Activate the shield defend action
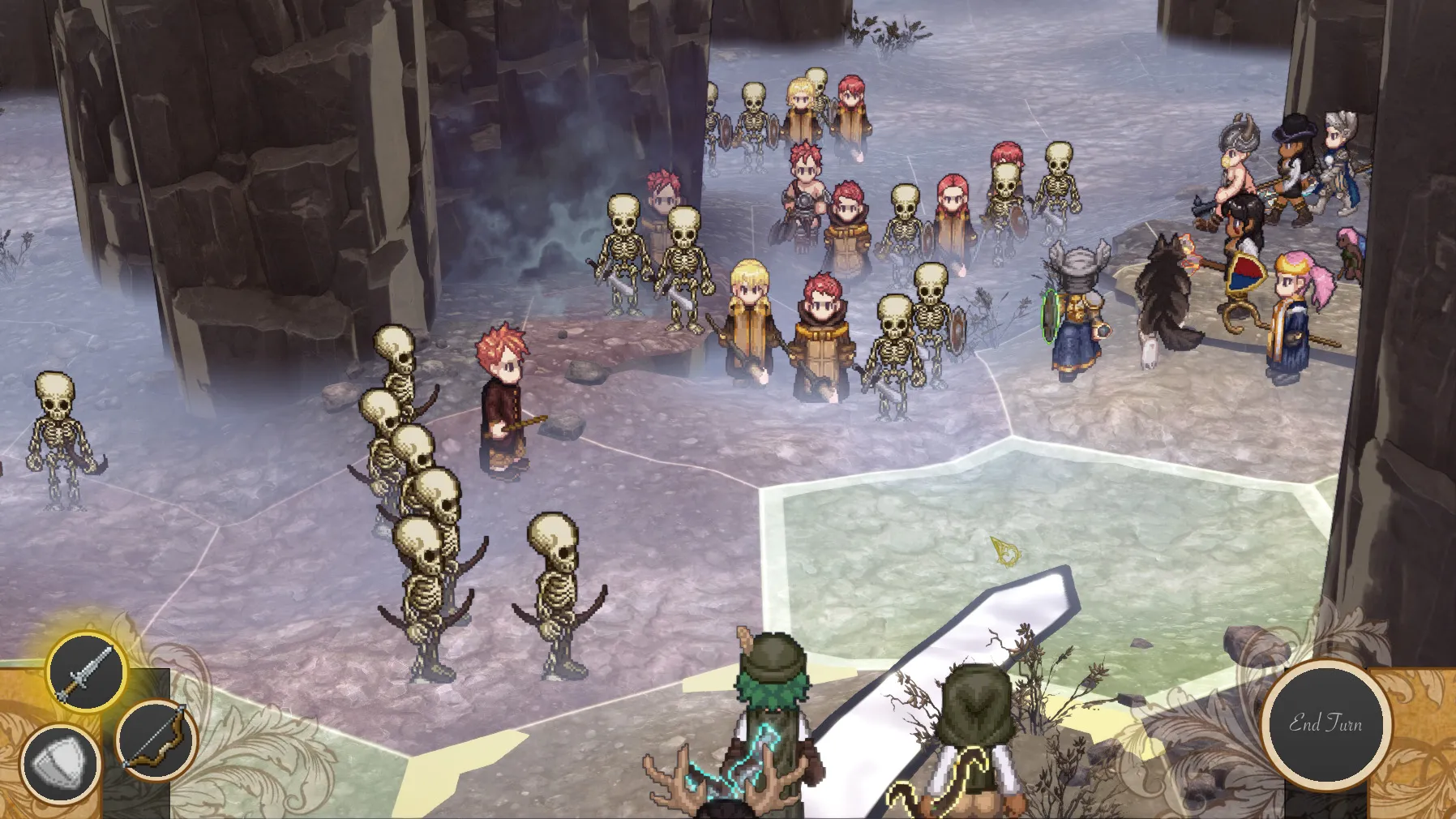The image size is (1456, 819). pyautogui.click(x=60, y=764)
